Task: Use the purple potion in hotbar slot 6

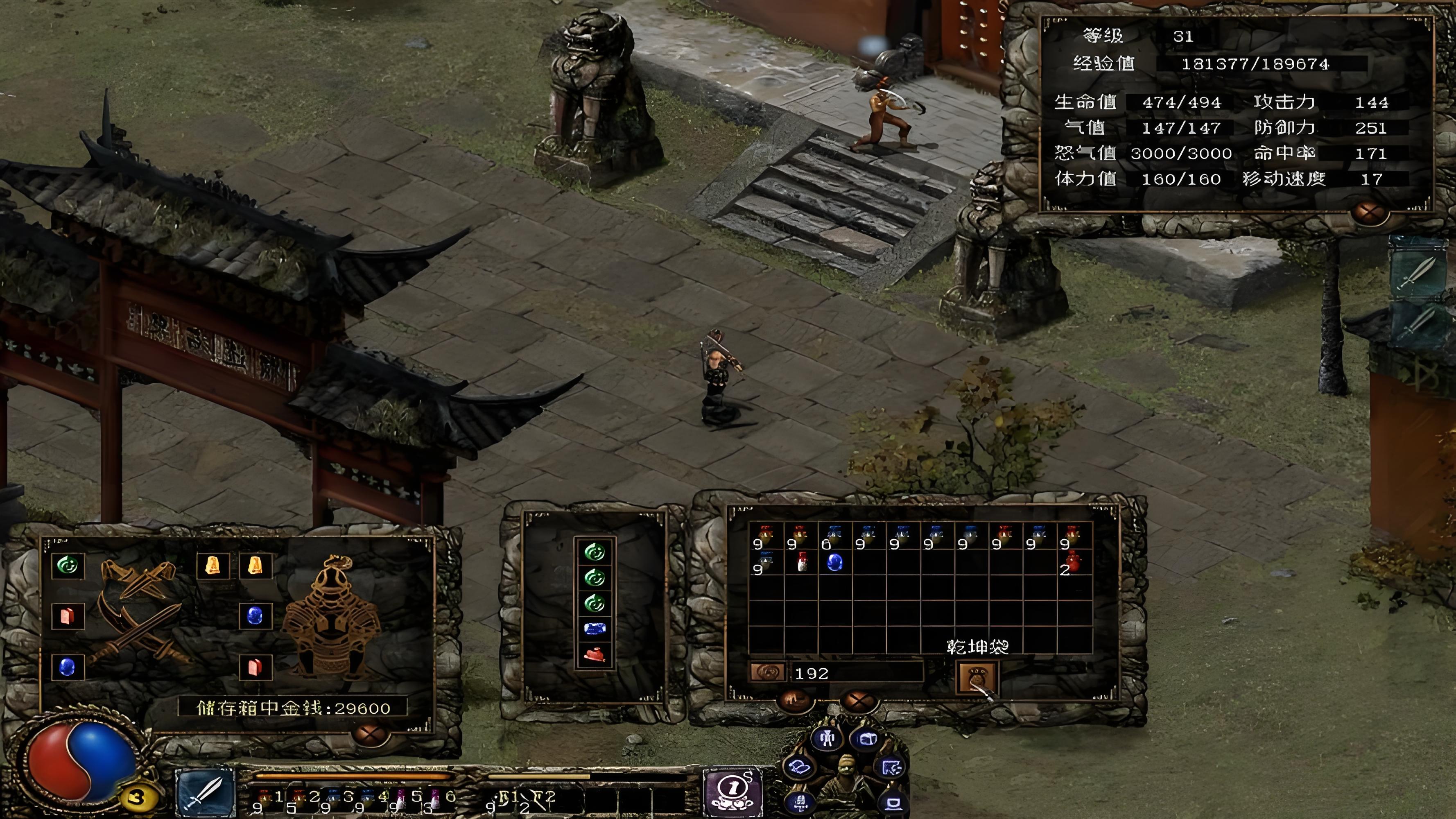Action: (x=436, y=799)
